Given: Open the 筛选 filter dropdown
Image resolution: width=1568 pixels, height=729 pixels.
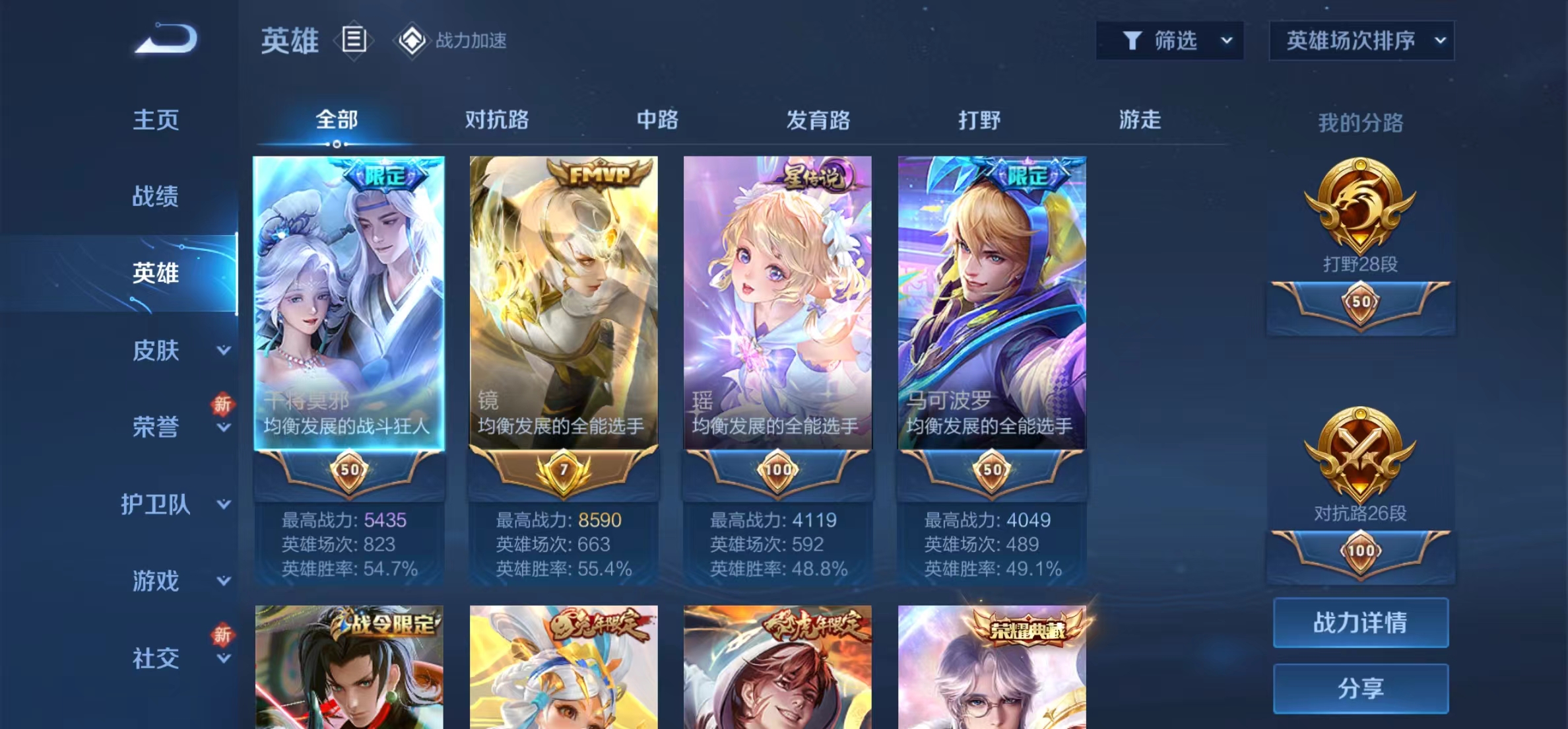Looking at the screenshot, I should 1169,40.
